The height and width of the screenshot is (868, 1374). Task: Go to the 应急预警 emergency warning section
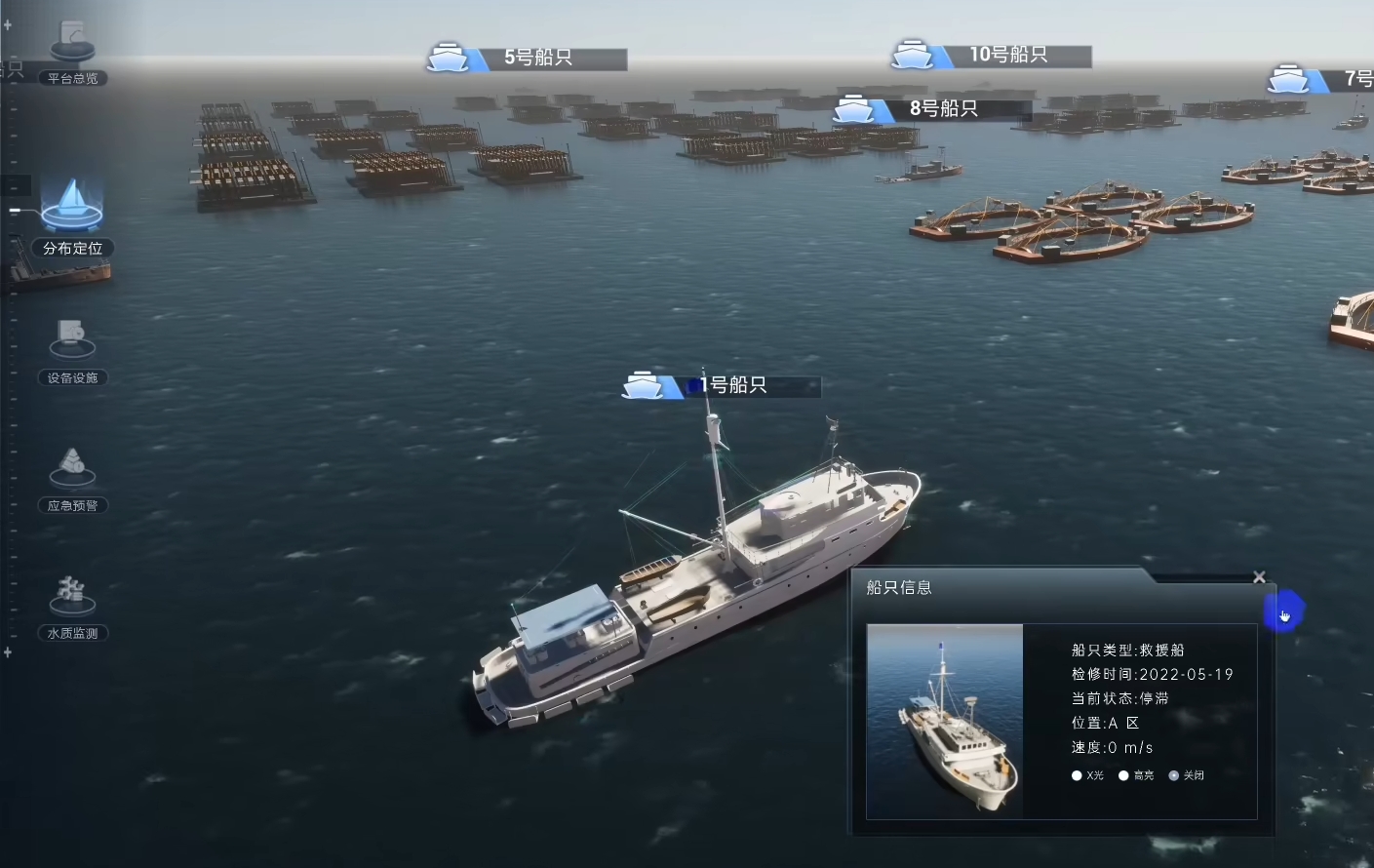[72, 480]
